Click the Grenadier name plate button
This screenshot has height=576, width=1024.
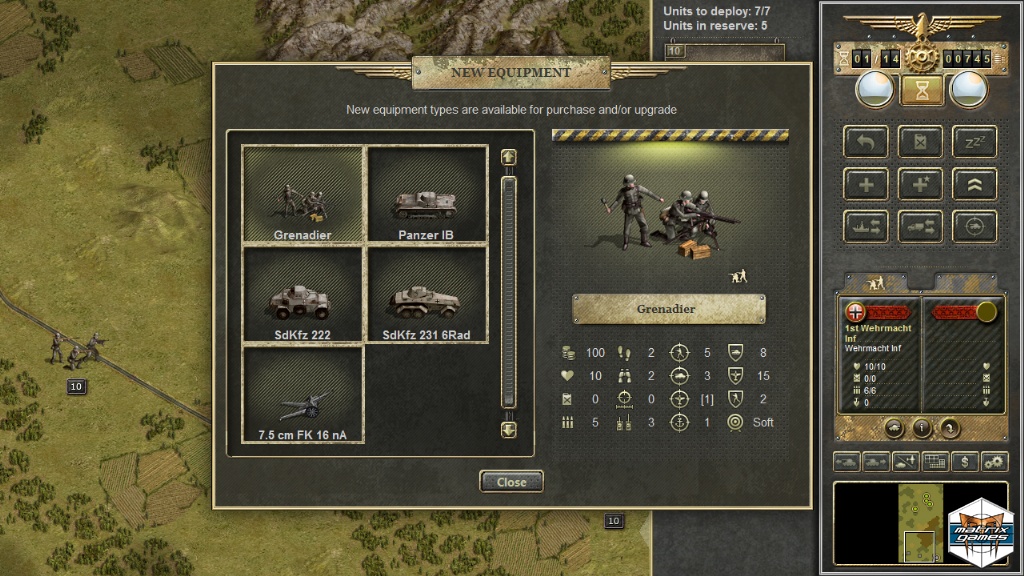[668, 309]
